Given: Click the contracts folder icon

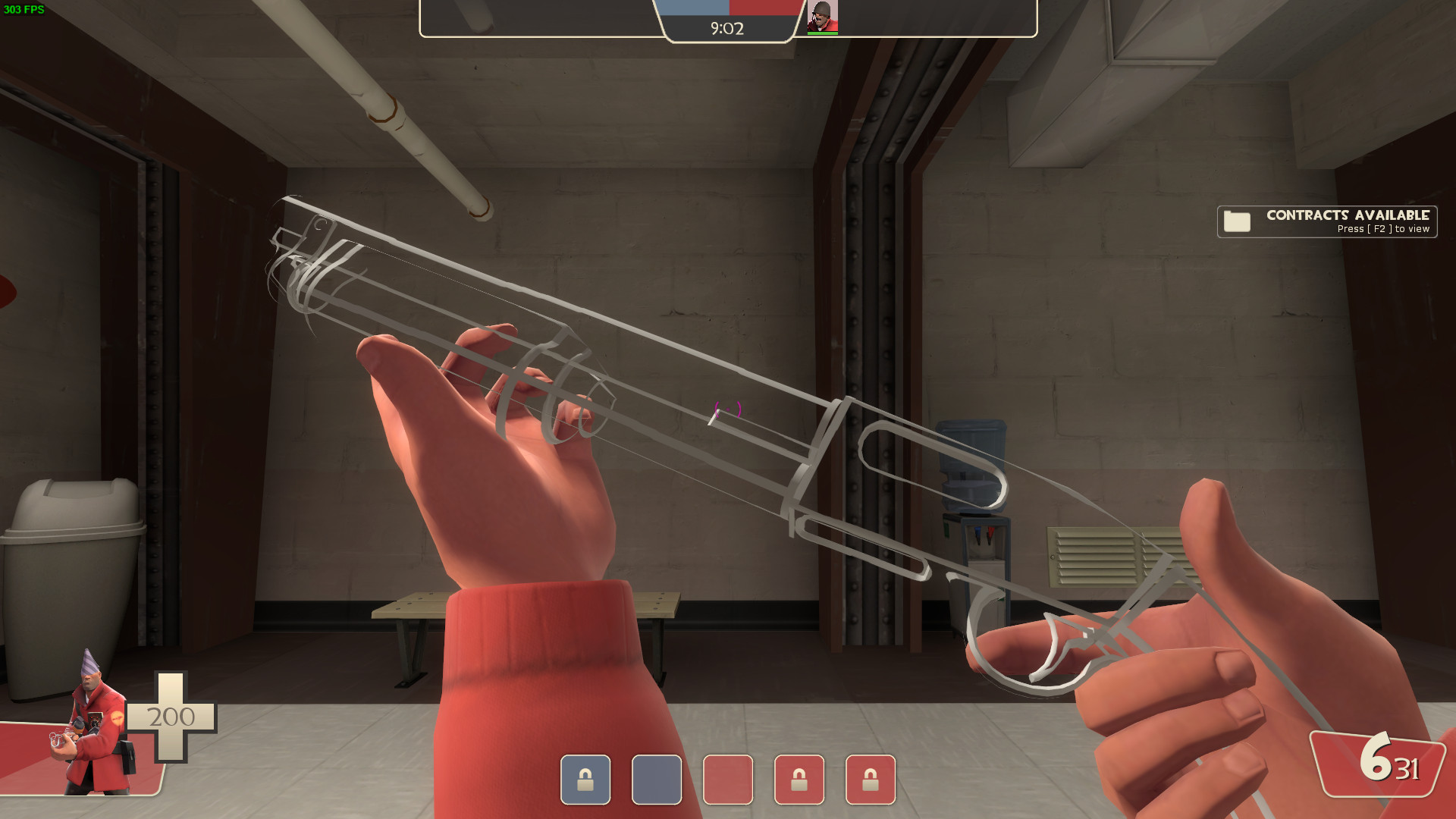Looking at the screenshot, I should coord(1237,221).
